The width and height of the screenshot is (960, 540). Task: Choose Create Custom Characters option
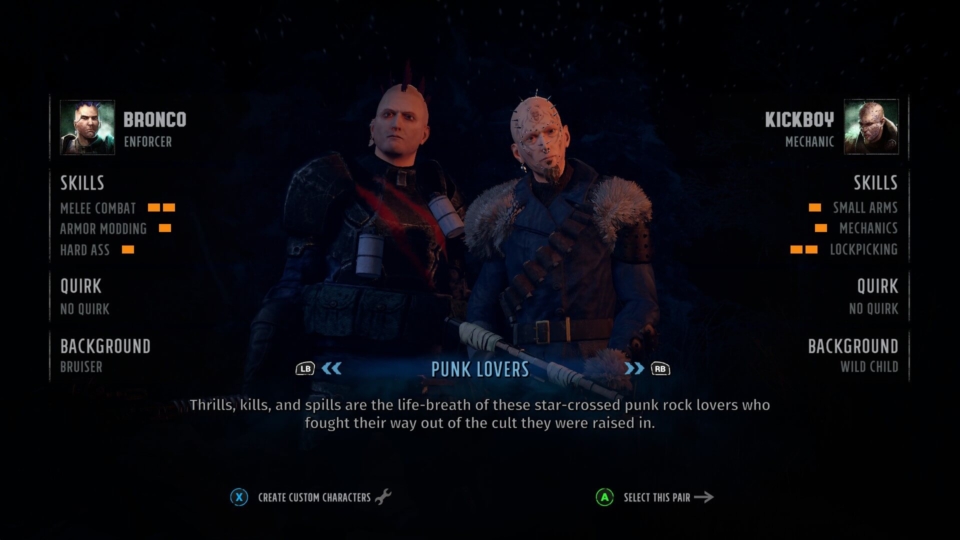pos(313,497)
